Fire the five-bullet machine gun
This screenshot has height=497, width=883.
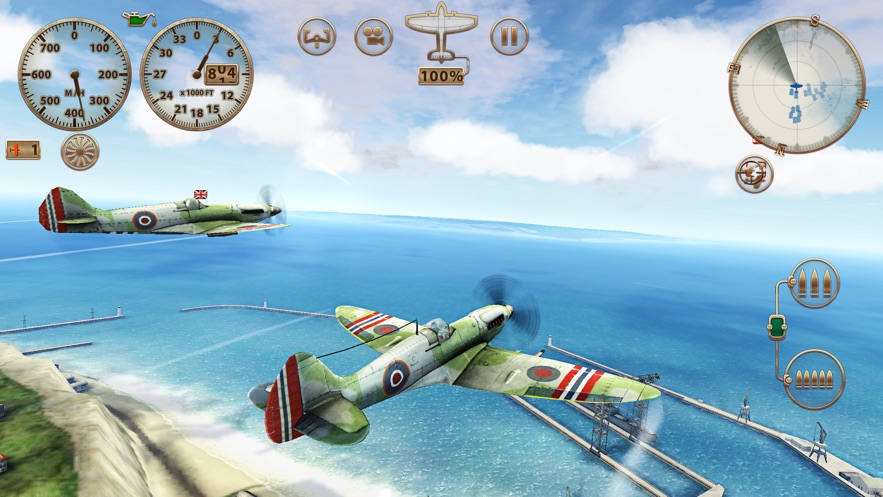tap(814, 379)
